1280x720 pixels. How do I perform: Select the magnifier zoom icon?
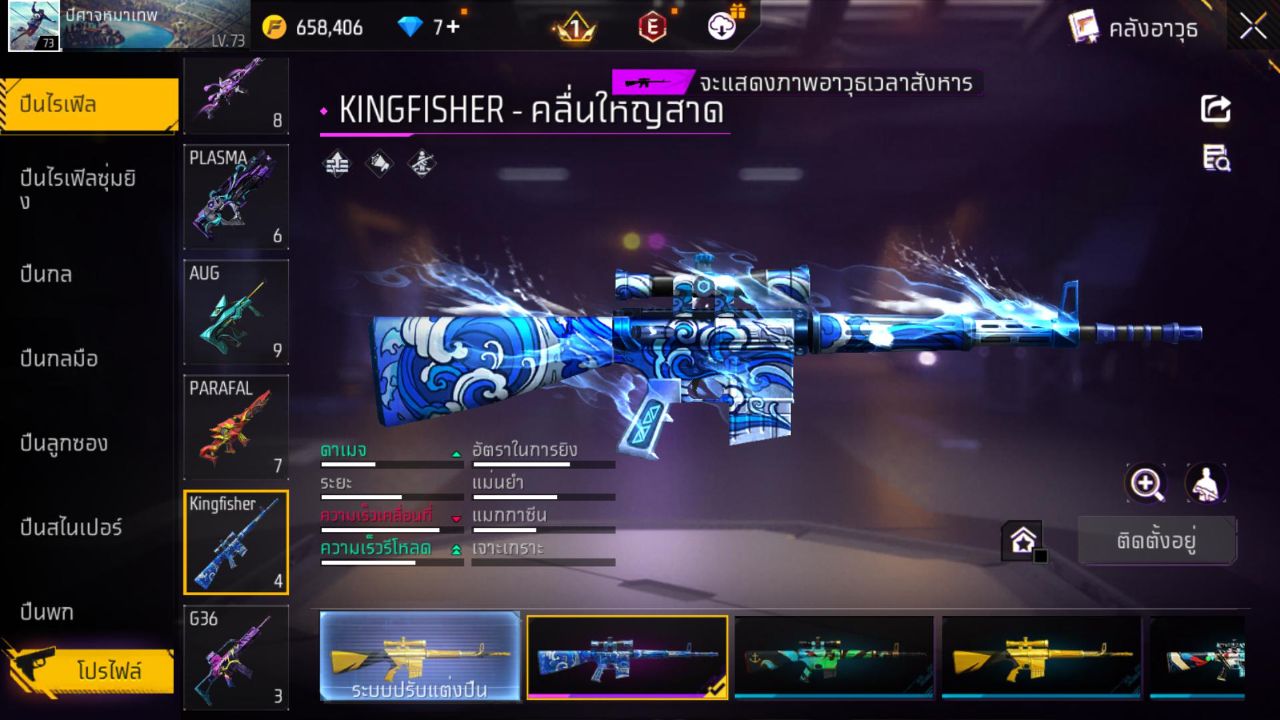(1146, 484)
